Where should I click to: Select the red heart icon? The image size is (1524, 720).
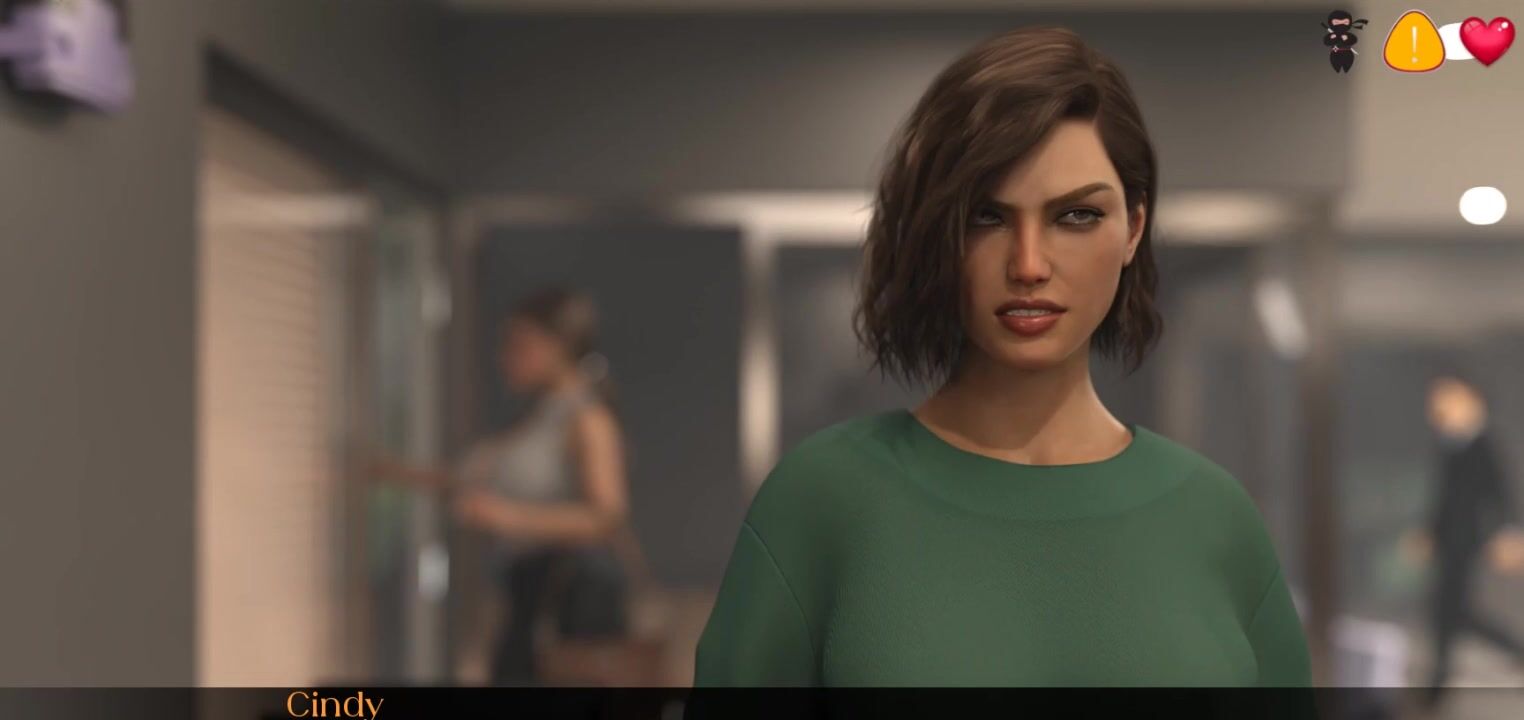pos(1487,41)
